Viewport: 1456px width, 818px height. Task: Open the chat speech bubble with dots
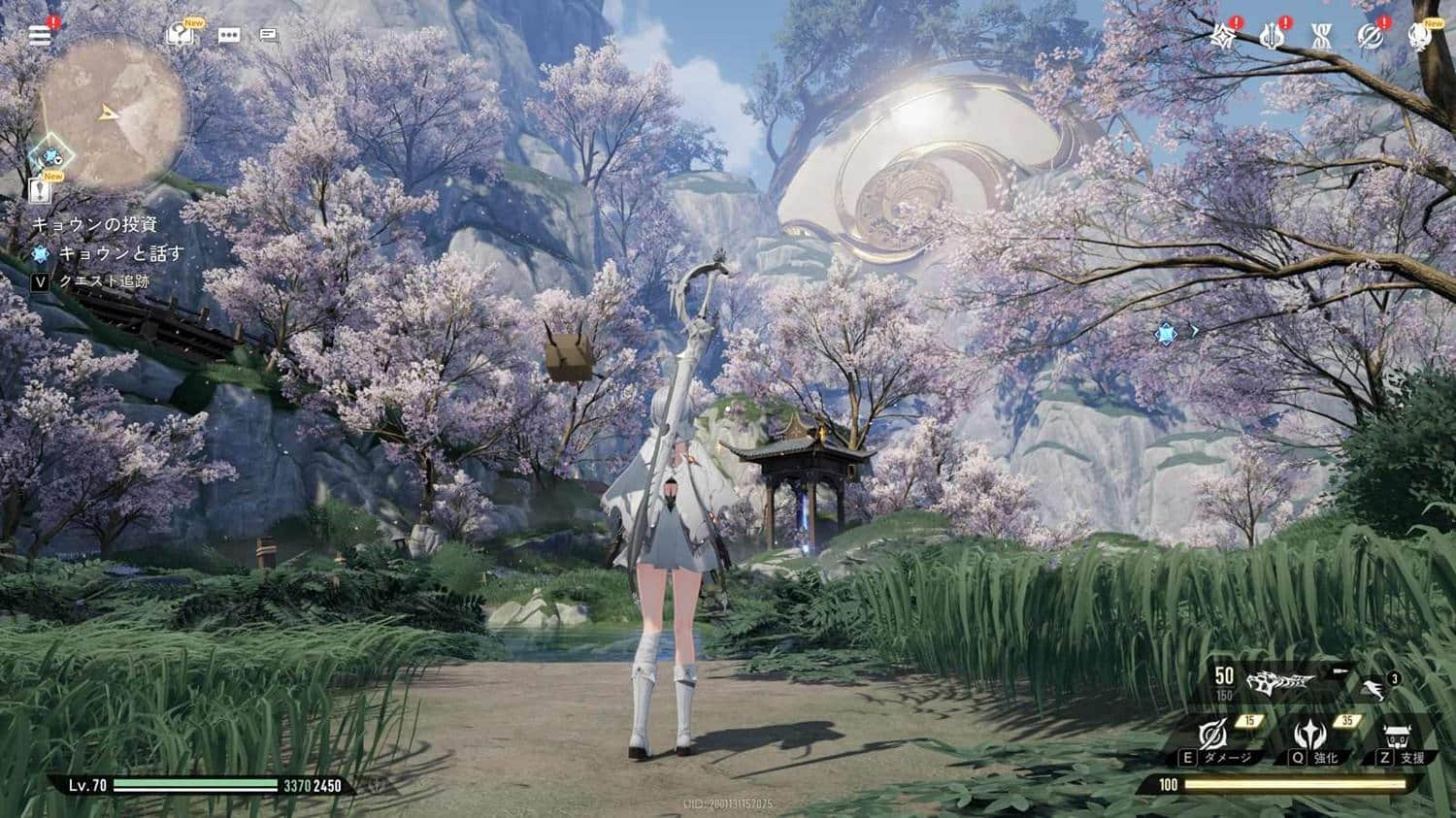pos(229,36)
